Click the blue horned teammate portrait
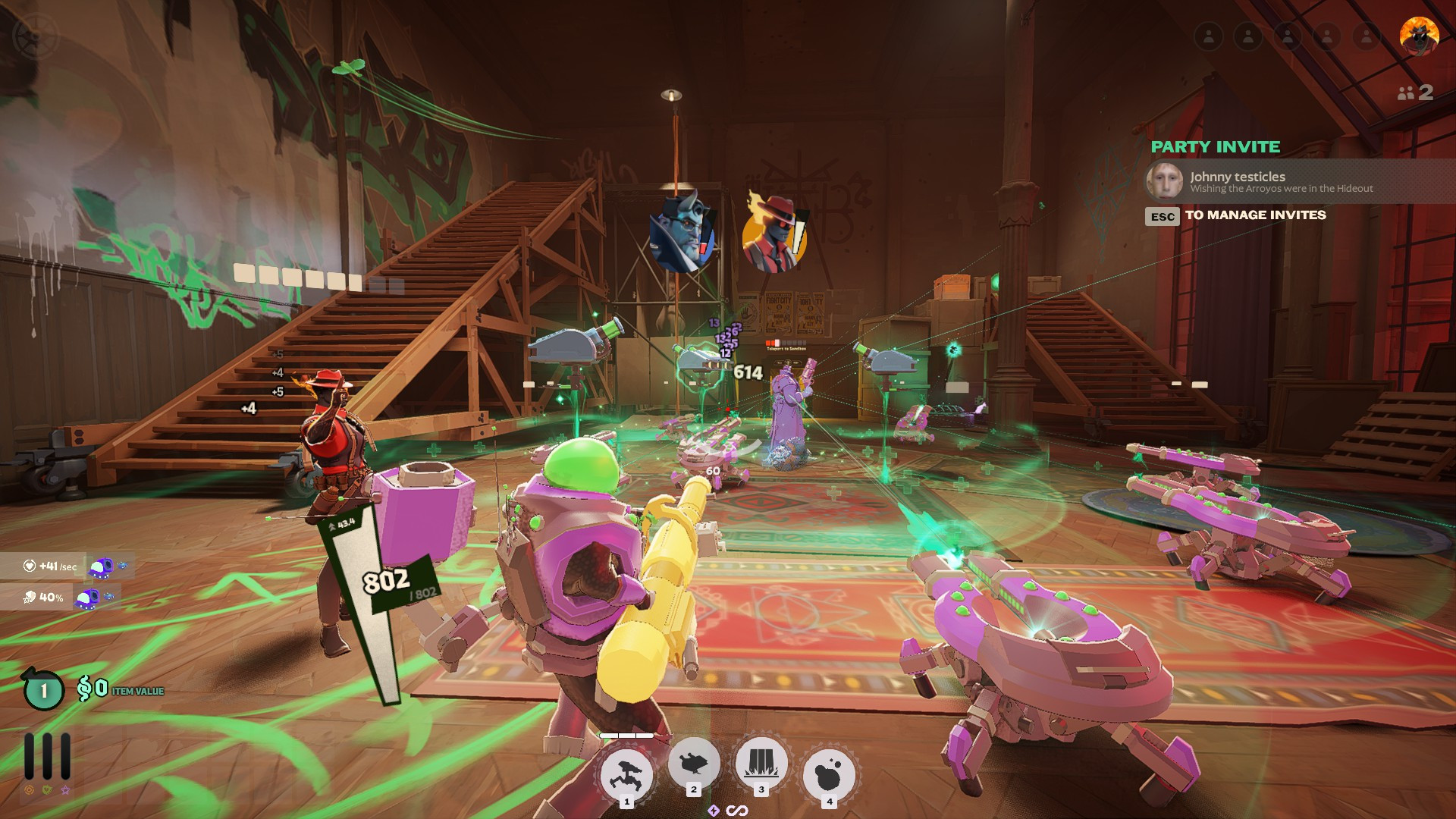Viewport: 1456px width, 819px height. [681, 234]
